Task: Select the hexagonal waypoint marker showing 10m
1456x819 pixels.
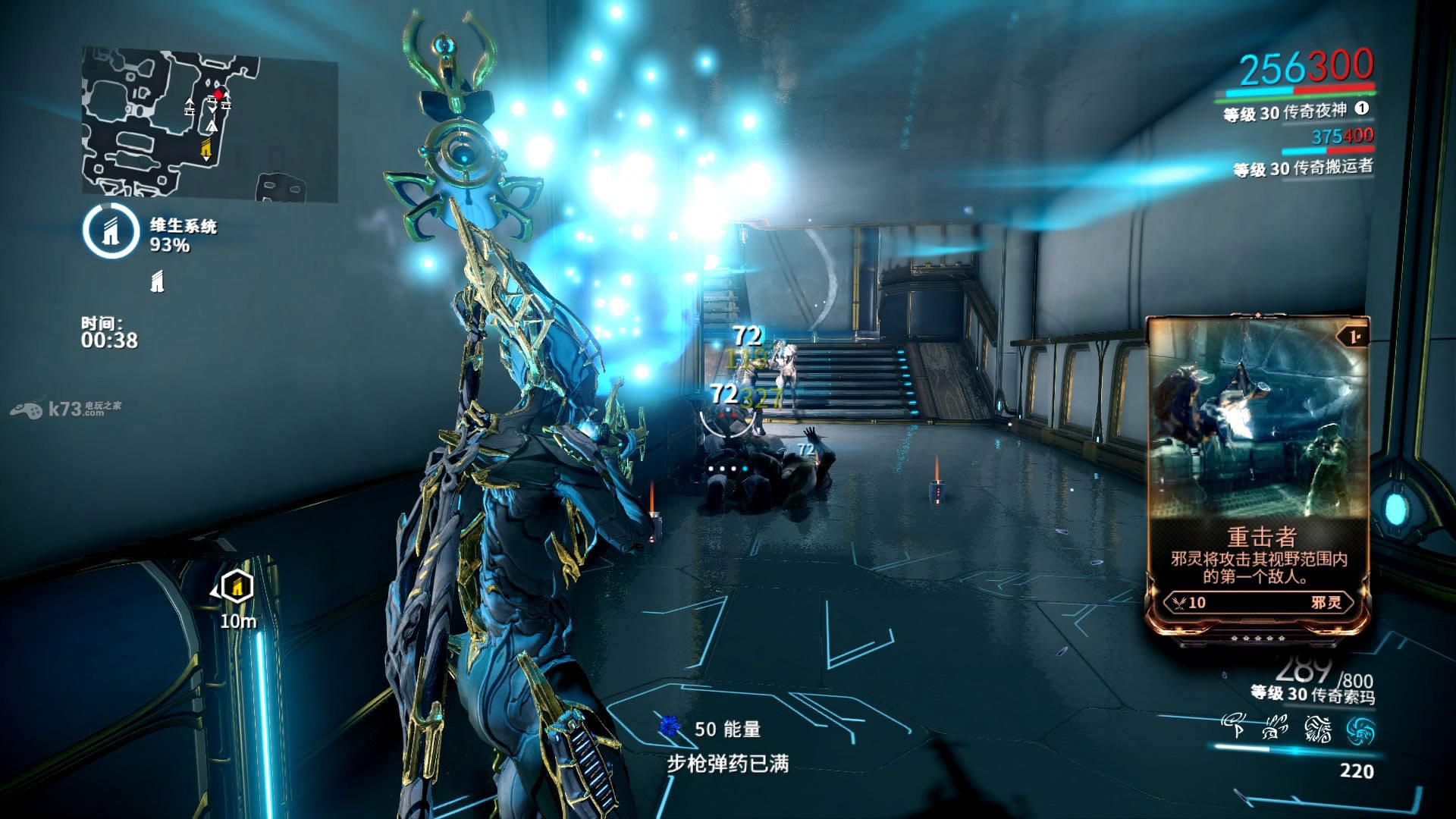Action: click(x=237, y=588)
